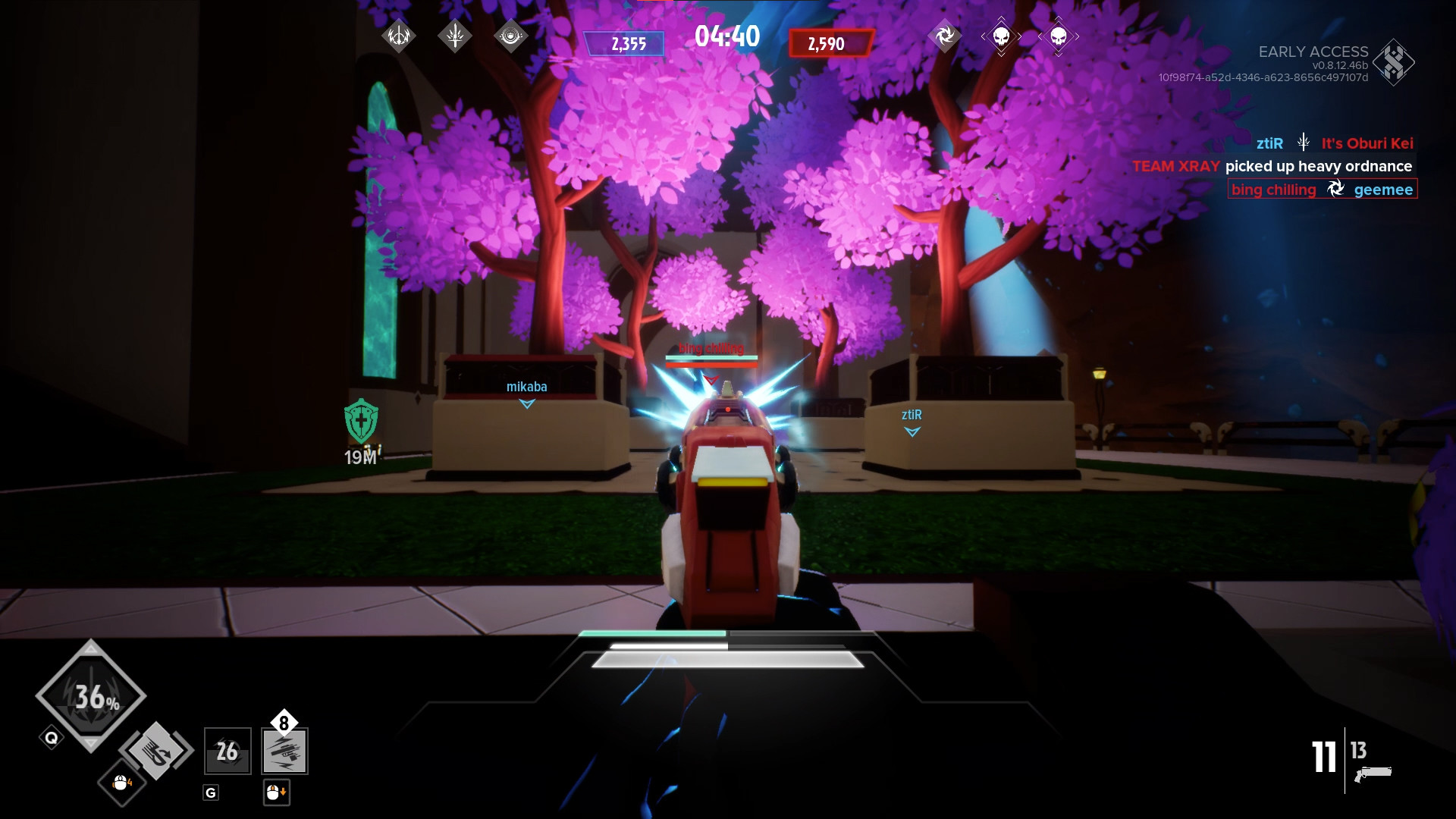This screenshot has height=819, width=1456.
Task: Select the first skull streak icon at top right
Action: pyautogui.click(x=1003, y=36)
